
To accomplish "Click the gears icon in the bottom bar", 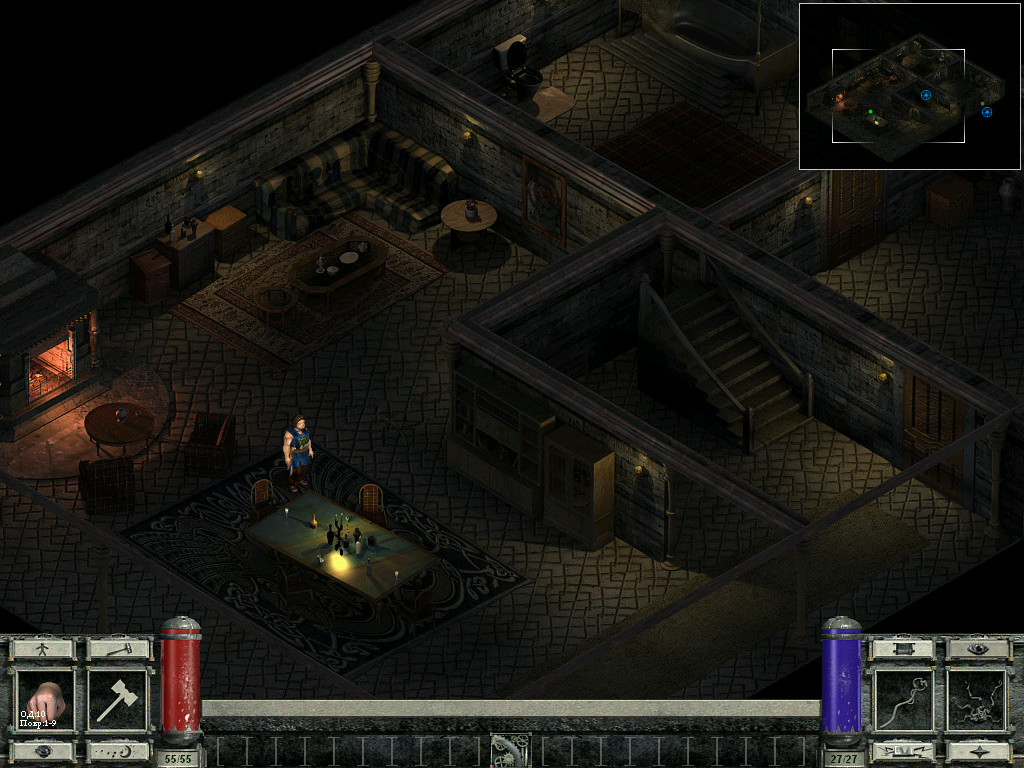I will tap(509, 750).
